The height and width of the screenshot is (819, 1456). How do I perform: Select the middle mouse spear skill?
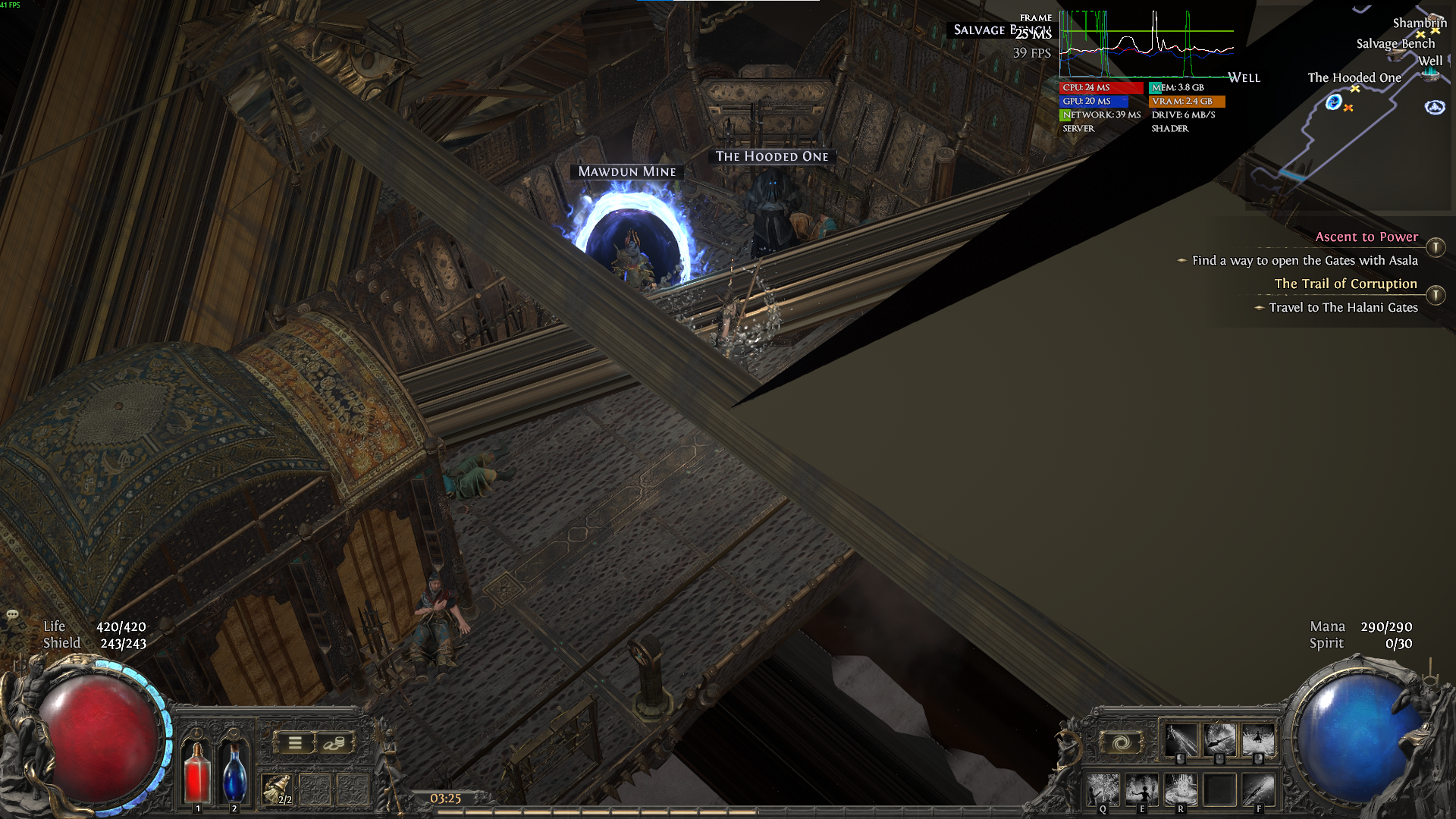(x=1219, y=739)
